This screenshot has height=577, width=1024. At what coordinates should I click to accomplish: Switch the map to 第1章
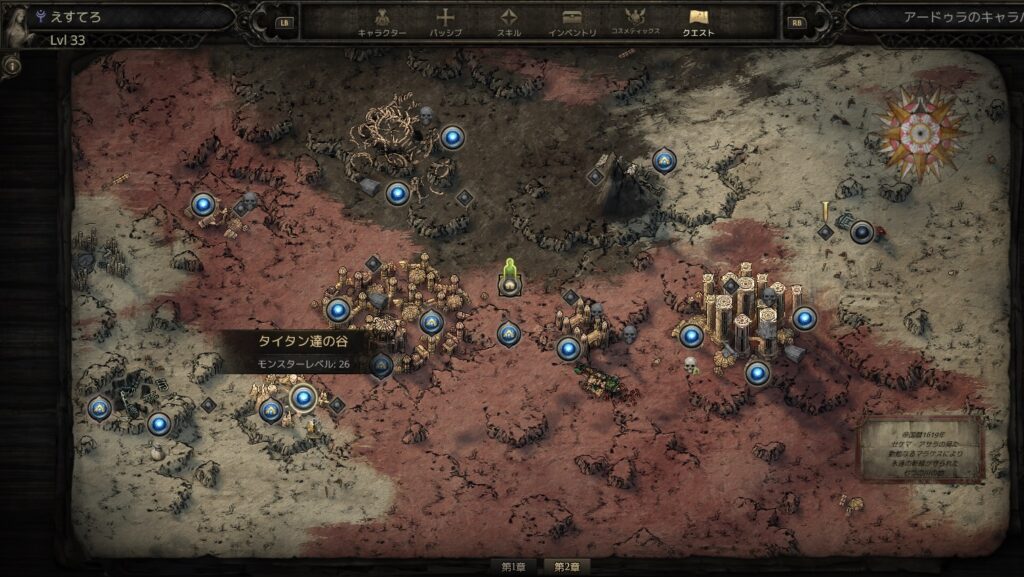coord(514,567)
